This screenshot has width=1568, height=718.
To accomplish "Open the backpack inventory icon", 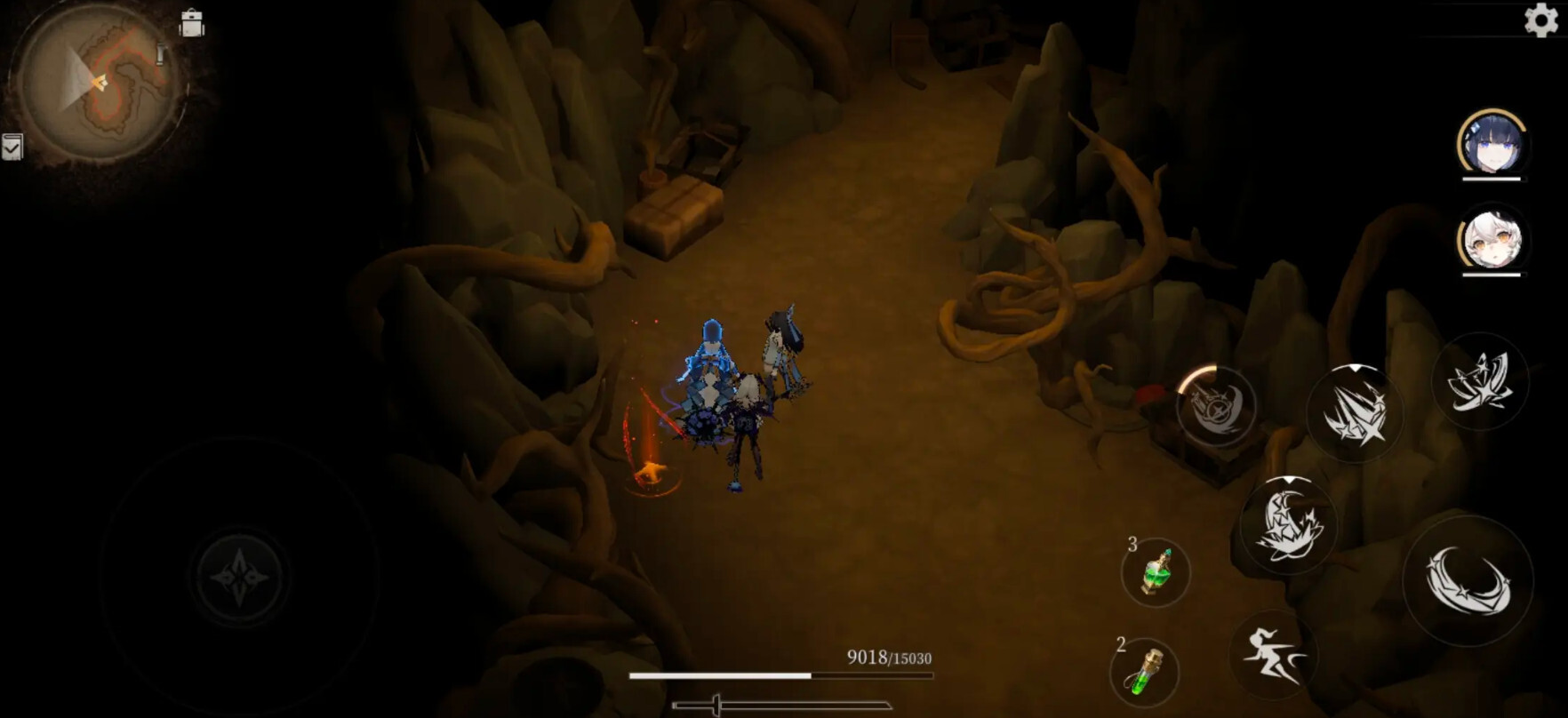I will [191, 23].
